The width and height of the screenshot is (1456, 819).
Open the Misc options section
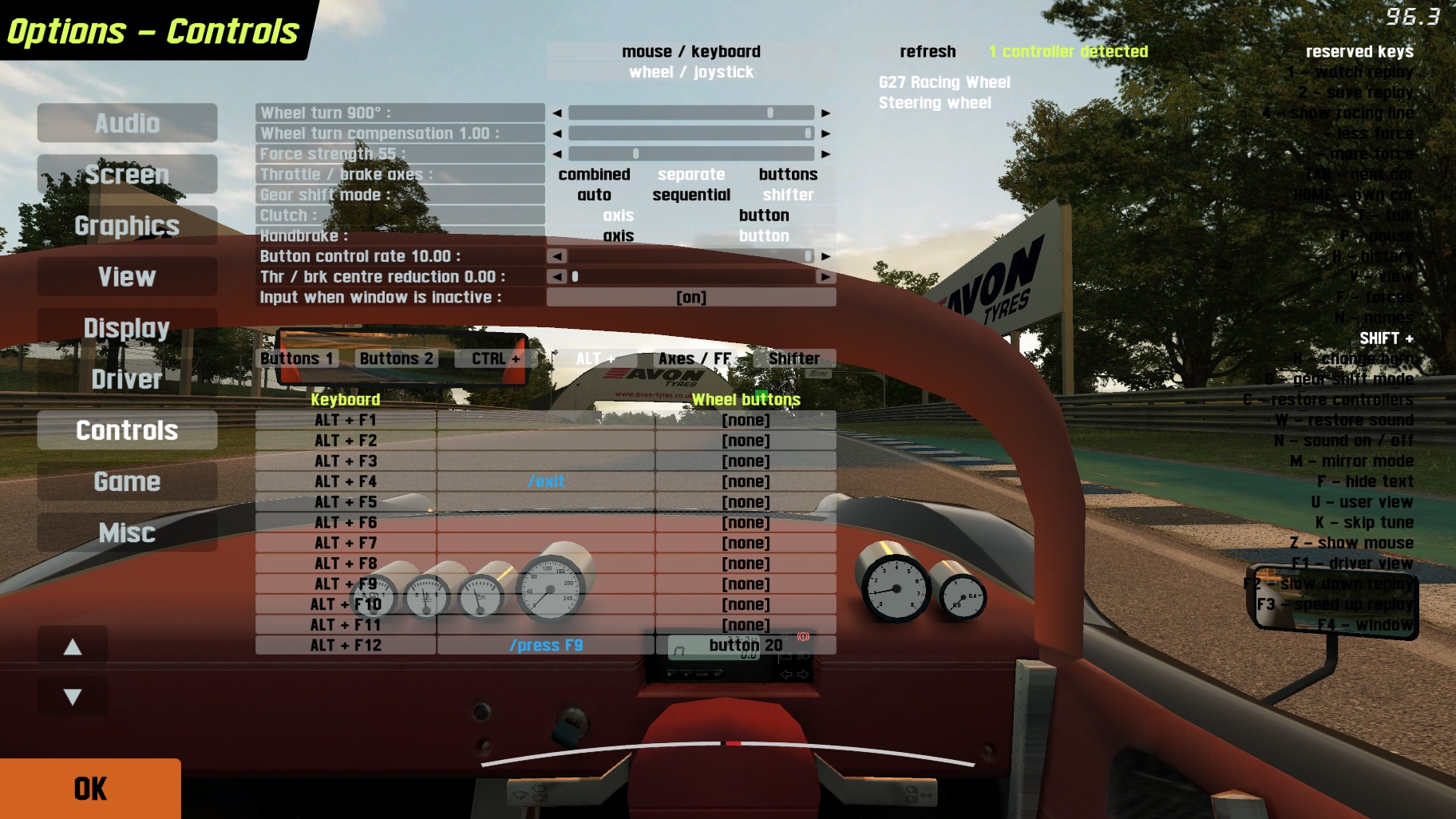click(x=127, y=532)
